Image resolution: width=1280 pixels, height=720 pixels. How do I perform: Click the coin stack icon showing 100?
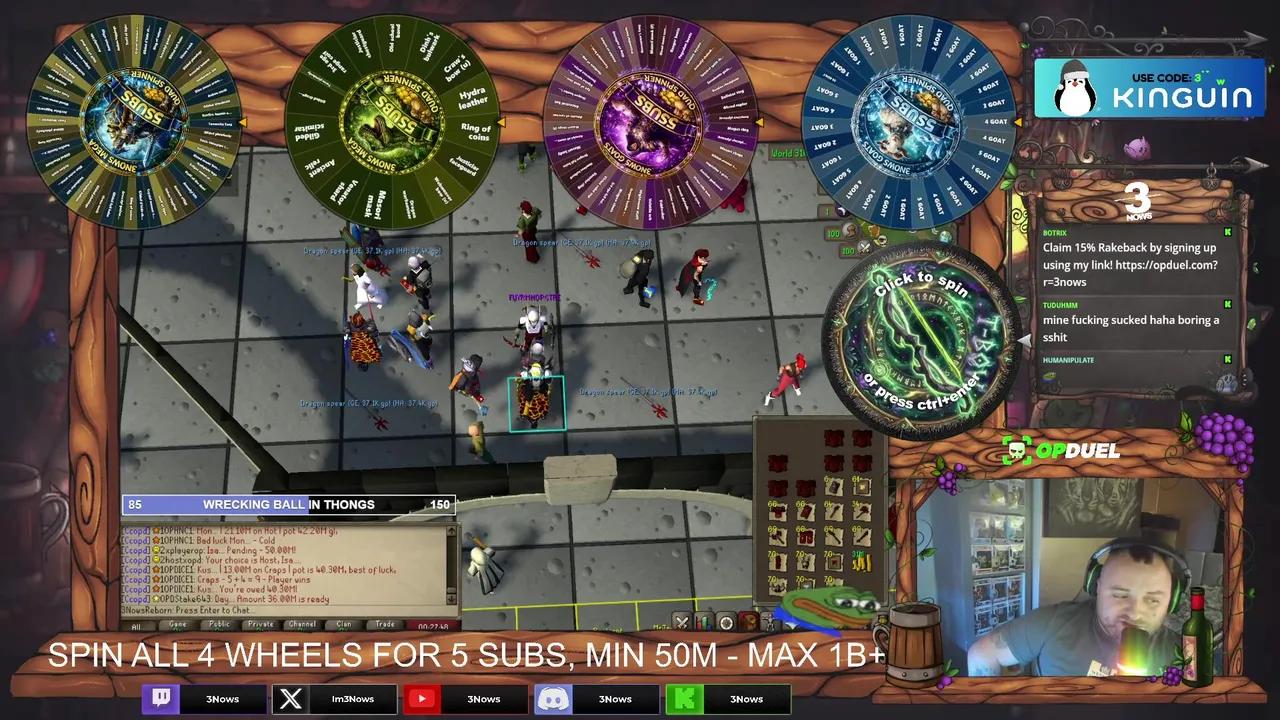(850, 233)
